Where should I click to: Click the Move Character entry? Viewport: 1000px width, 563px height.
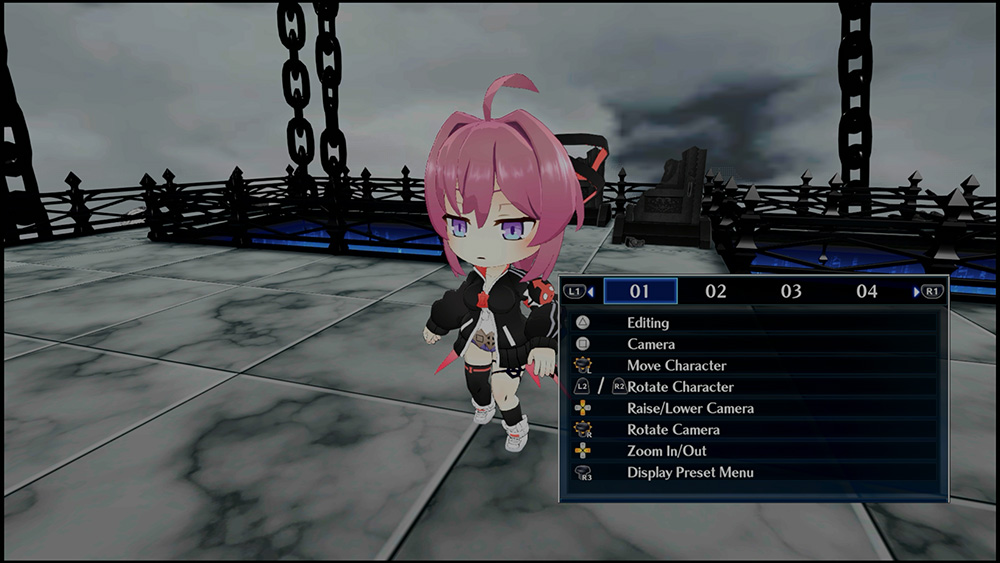tap(676, 366)
